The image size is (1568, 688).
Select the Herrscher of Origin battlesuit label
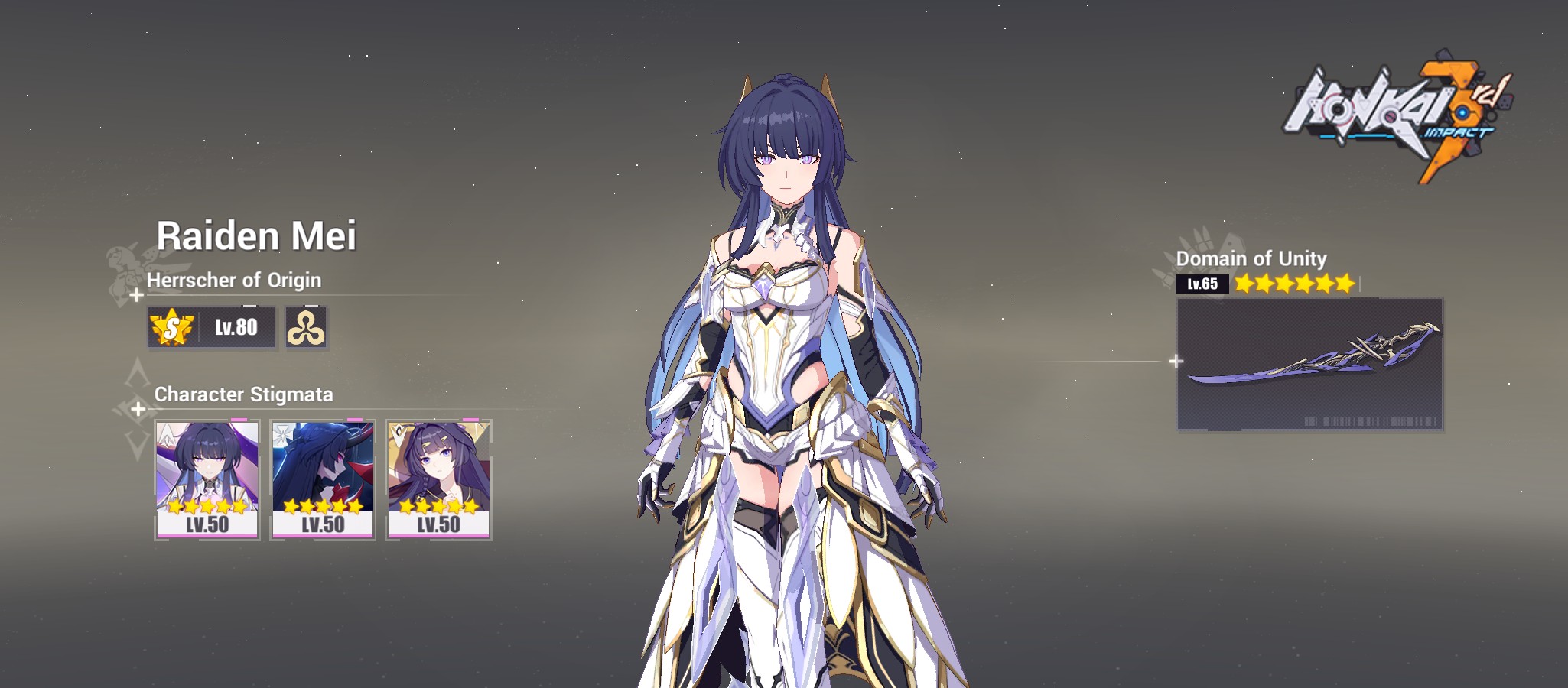coord(237,281)
